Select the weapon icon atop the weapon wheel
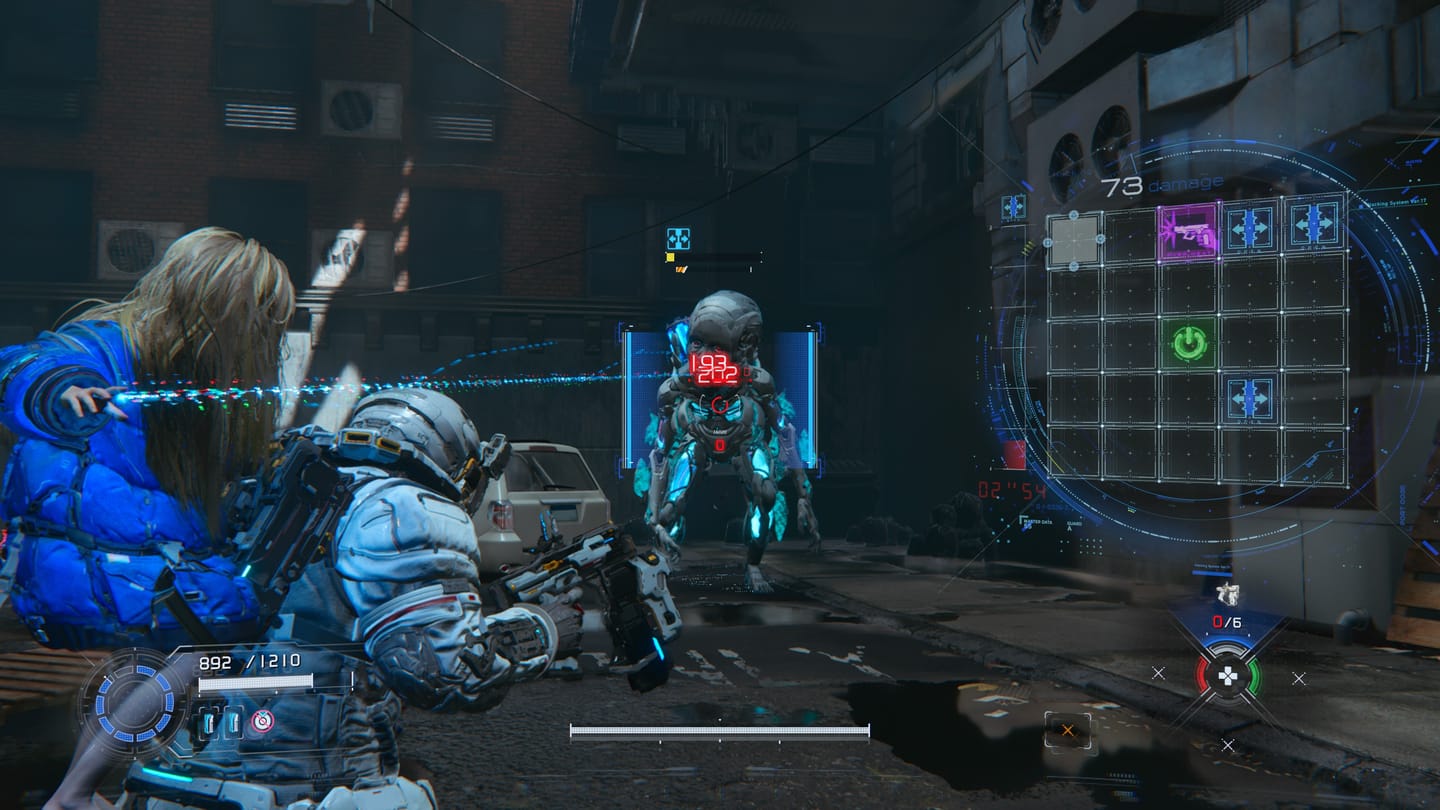This screenshot has height=810, width=1440. coord(1227,594)
